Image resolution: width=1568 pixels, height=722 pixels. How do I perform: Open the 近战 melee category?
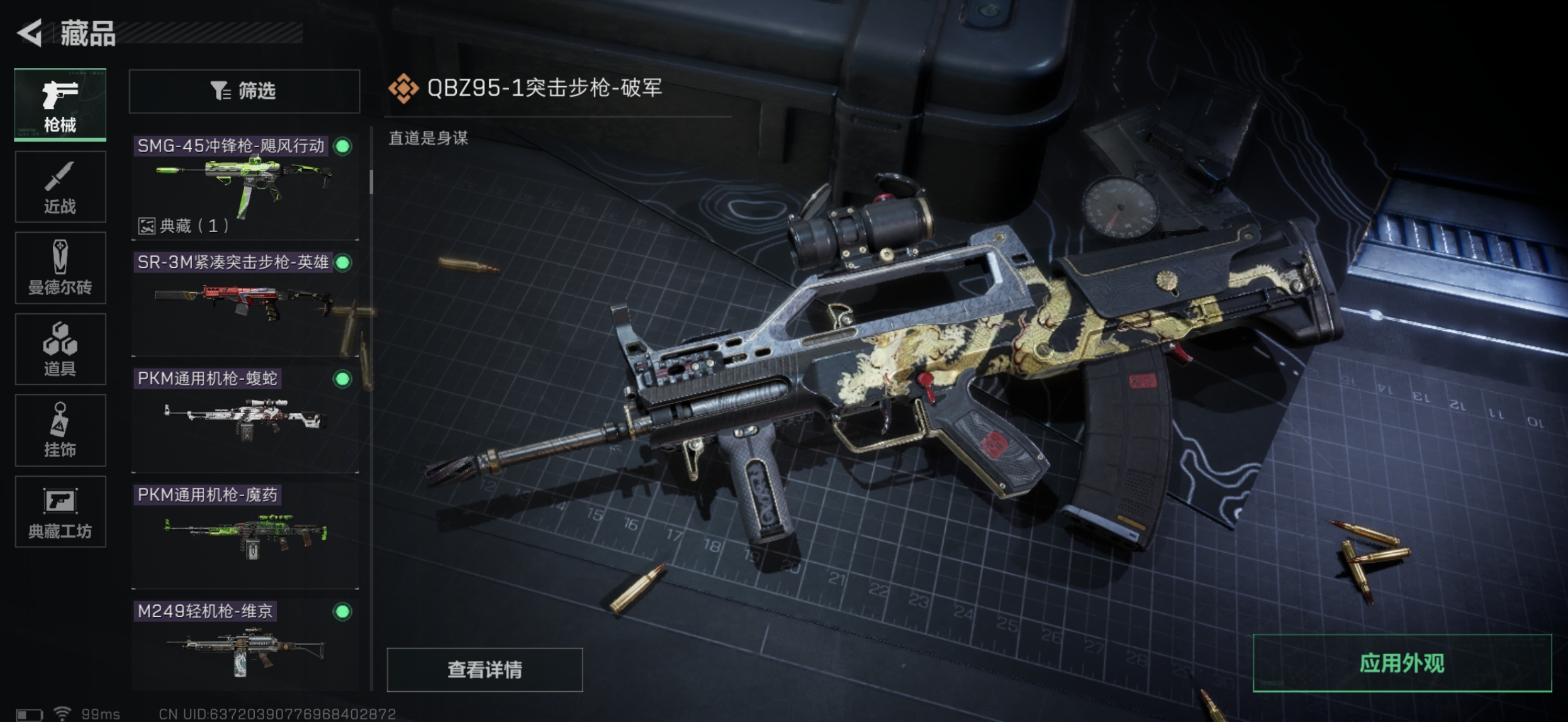coord(60,187)
